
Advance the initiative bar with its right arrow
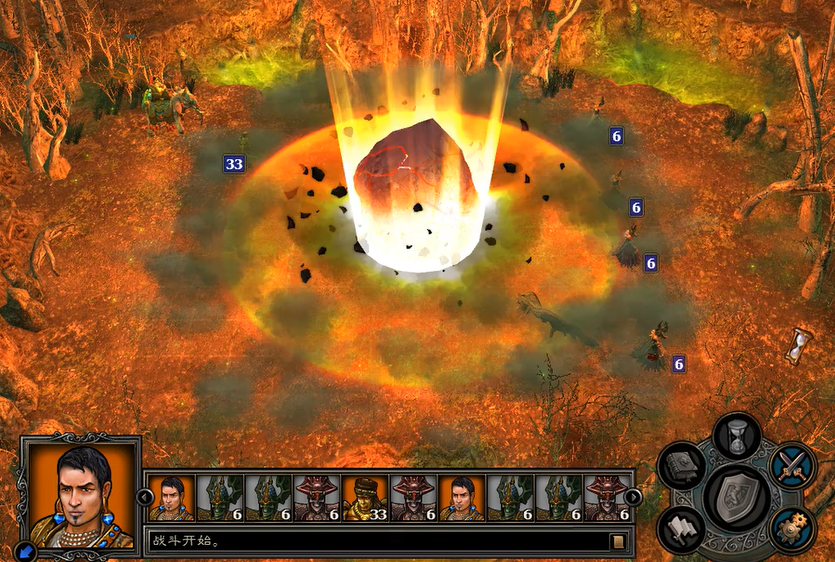pos(633,497)
